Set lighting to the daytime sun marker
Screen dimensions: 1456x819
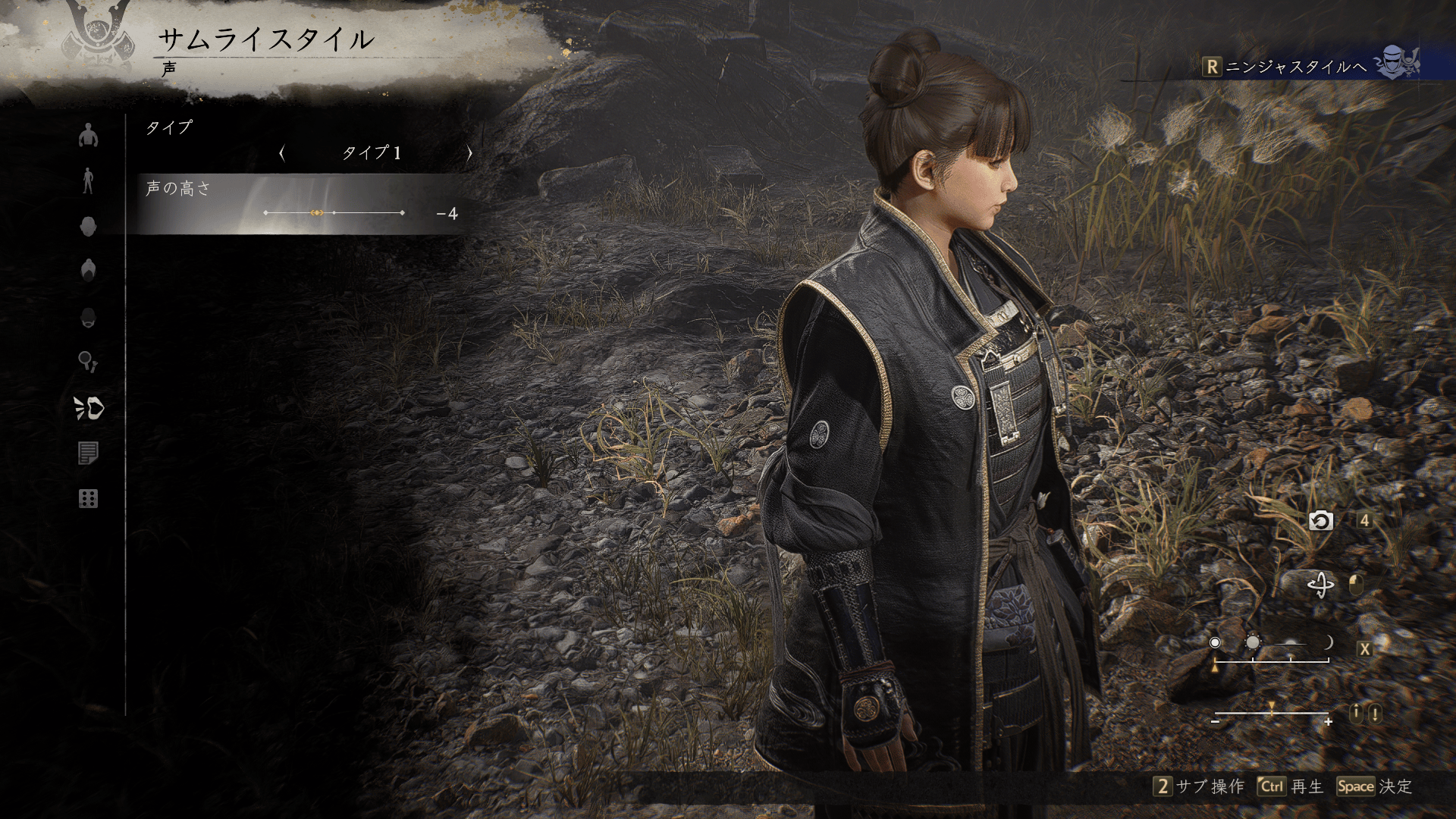point(1253,643)
